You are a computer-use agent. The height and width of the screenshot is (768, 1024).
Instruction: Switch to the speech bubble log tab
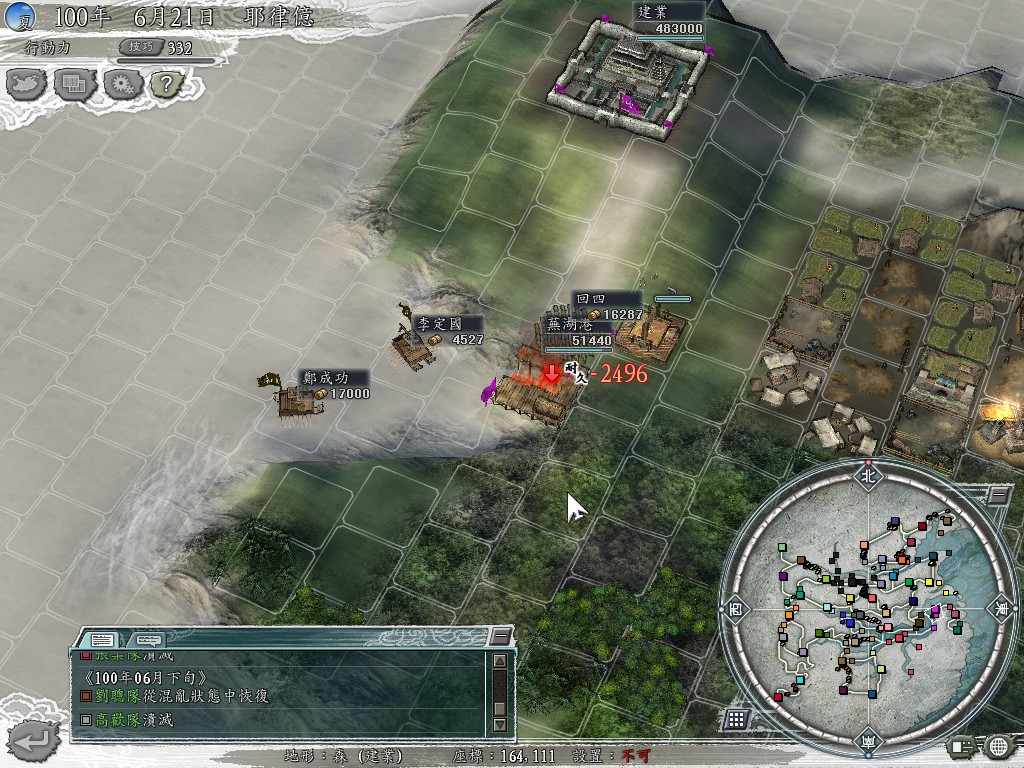point(148,639)
